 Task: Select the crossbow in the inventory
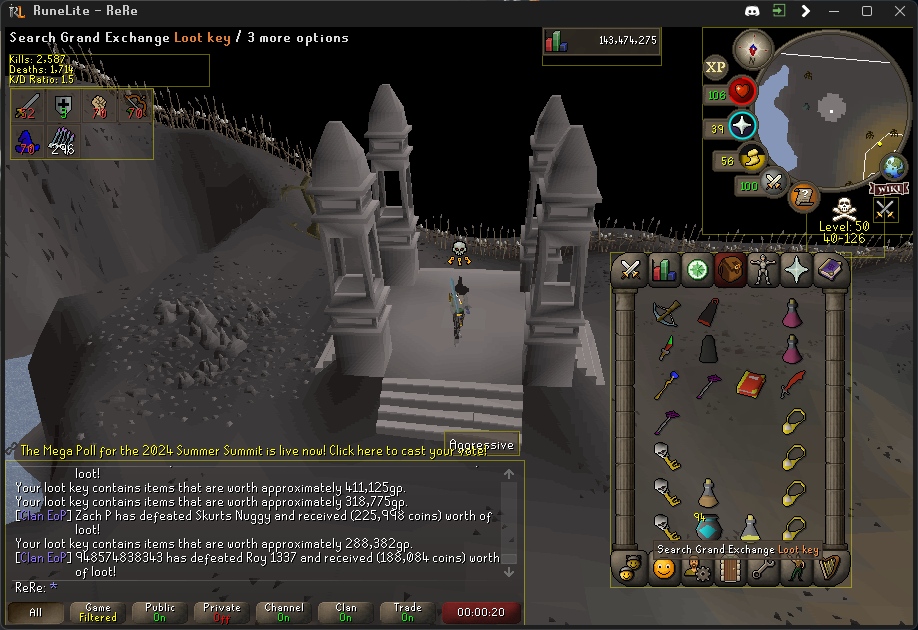coord(666,311)
